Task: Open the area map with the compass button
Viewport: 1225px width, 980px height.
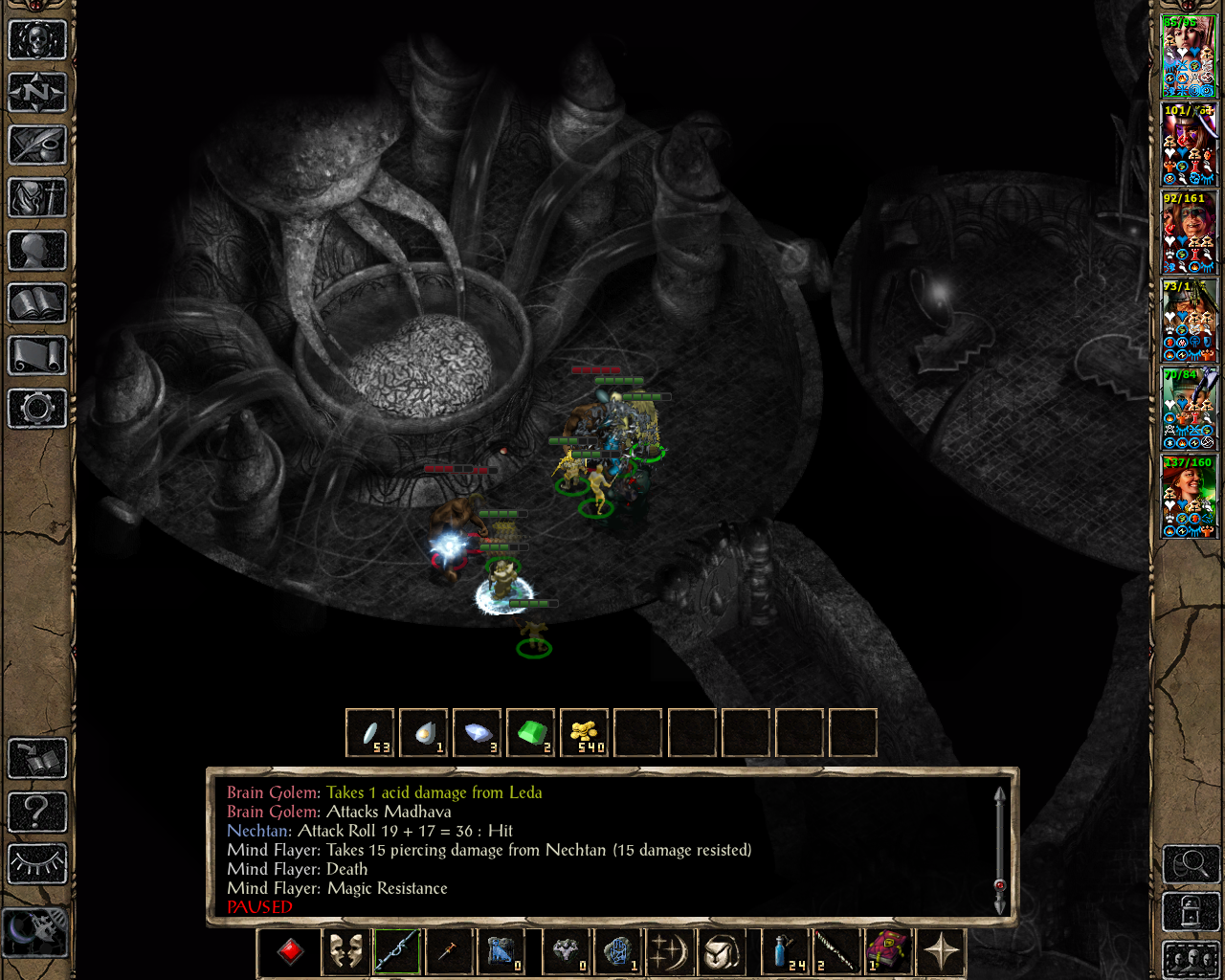Action: click(37, 93)
